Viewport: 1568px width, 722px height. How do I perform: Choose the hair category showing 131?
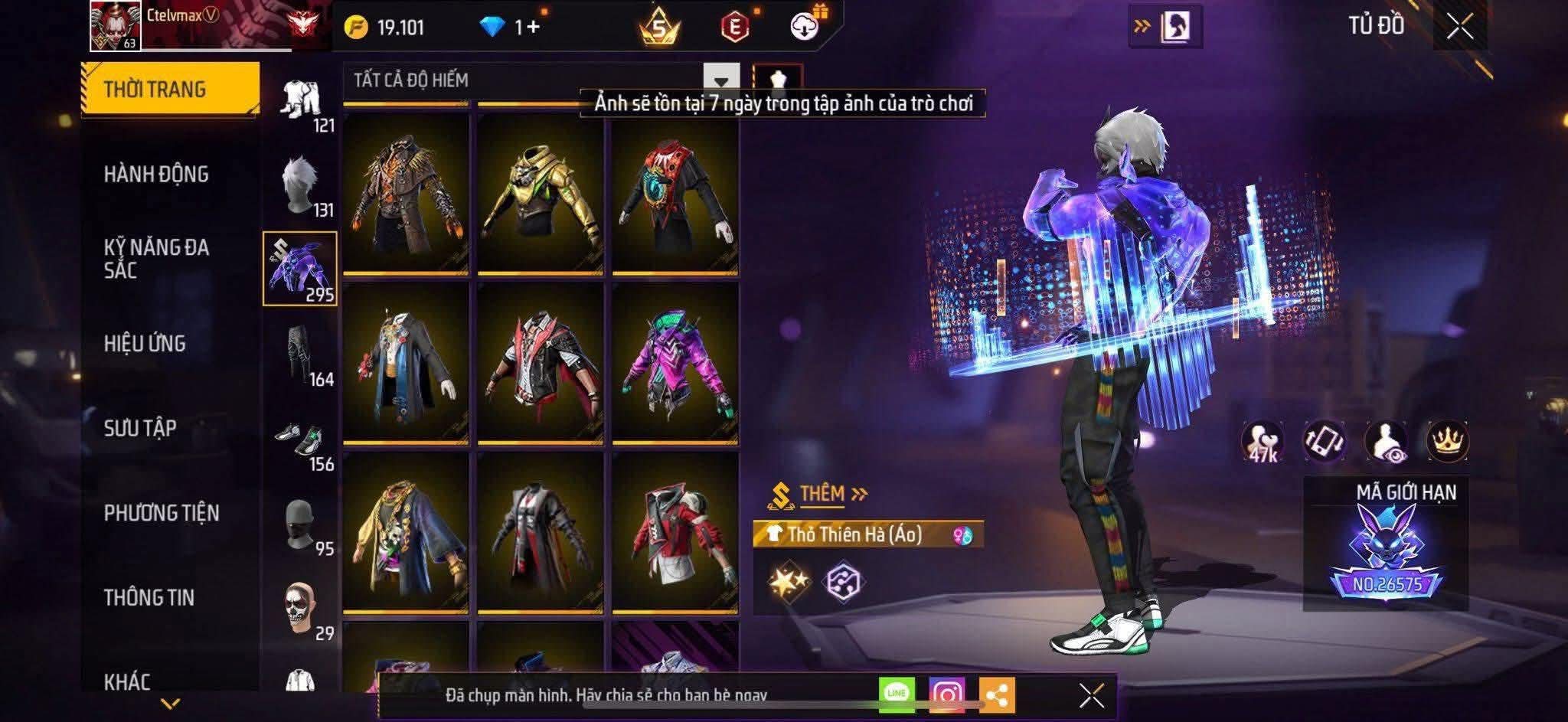(x=299, y=186)
